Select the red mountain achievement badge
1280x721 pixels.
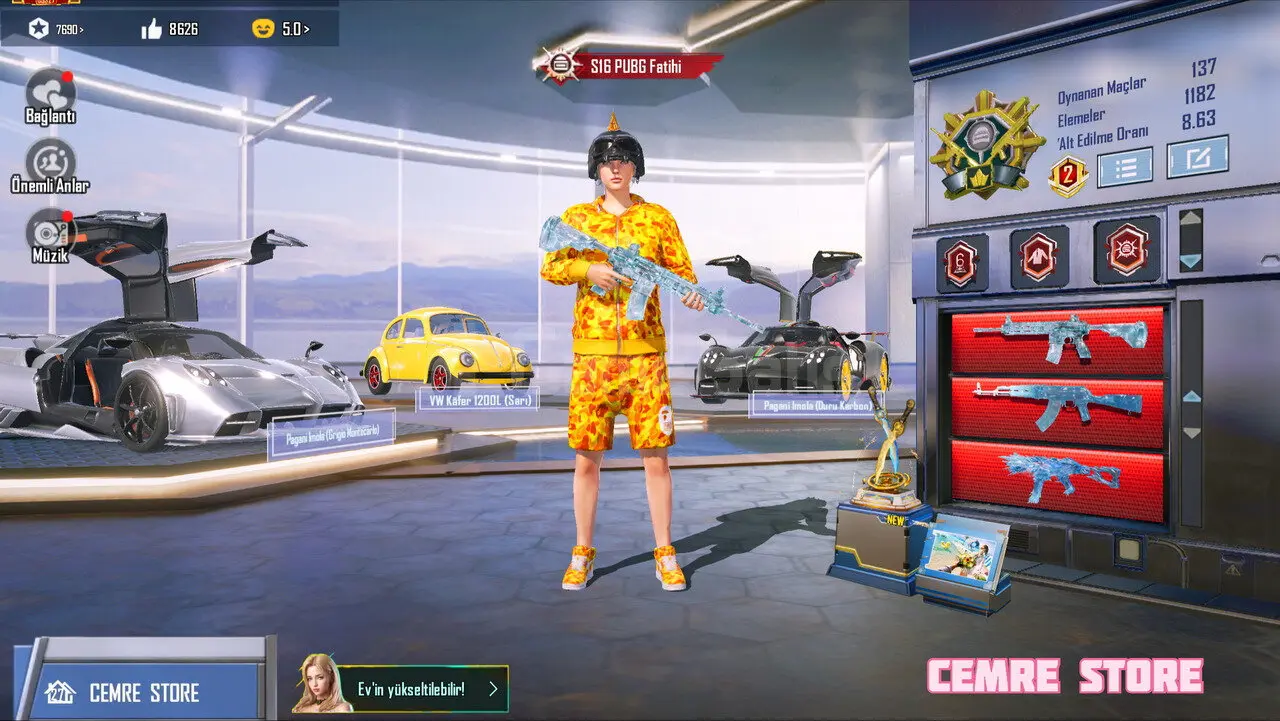tap(1039, 257)
